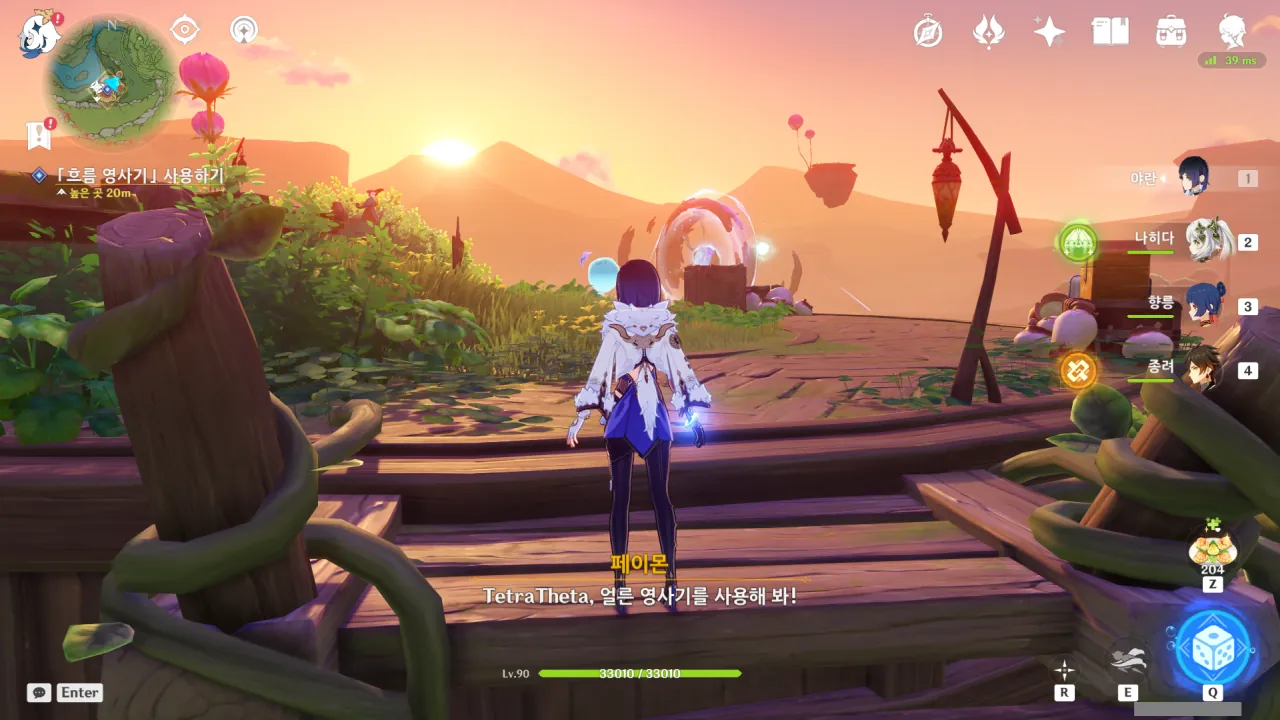This screenshot has height=720, width=1280.
Task: Open the winged emblem icon in top bar
Action: [x=988, y=32]
